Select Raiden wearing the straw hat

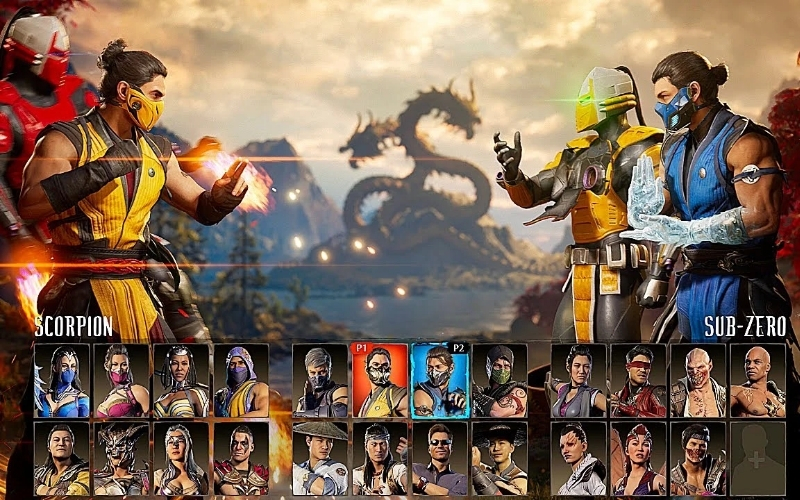pos(320,458)
